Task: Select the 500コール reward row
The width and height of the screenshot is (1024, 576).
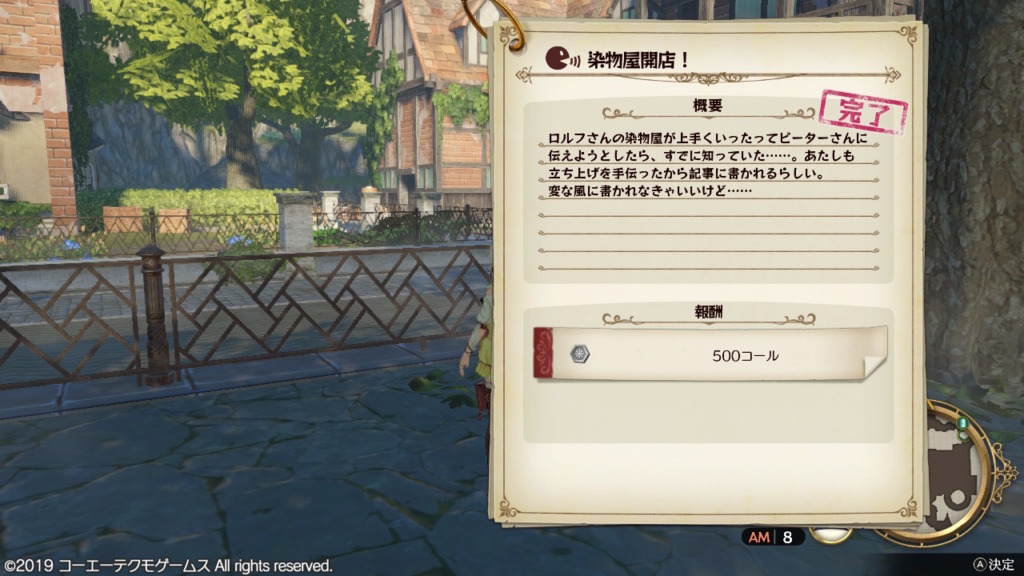Action: click(708, 354)
